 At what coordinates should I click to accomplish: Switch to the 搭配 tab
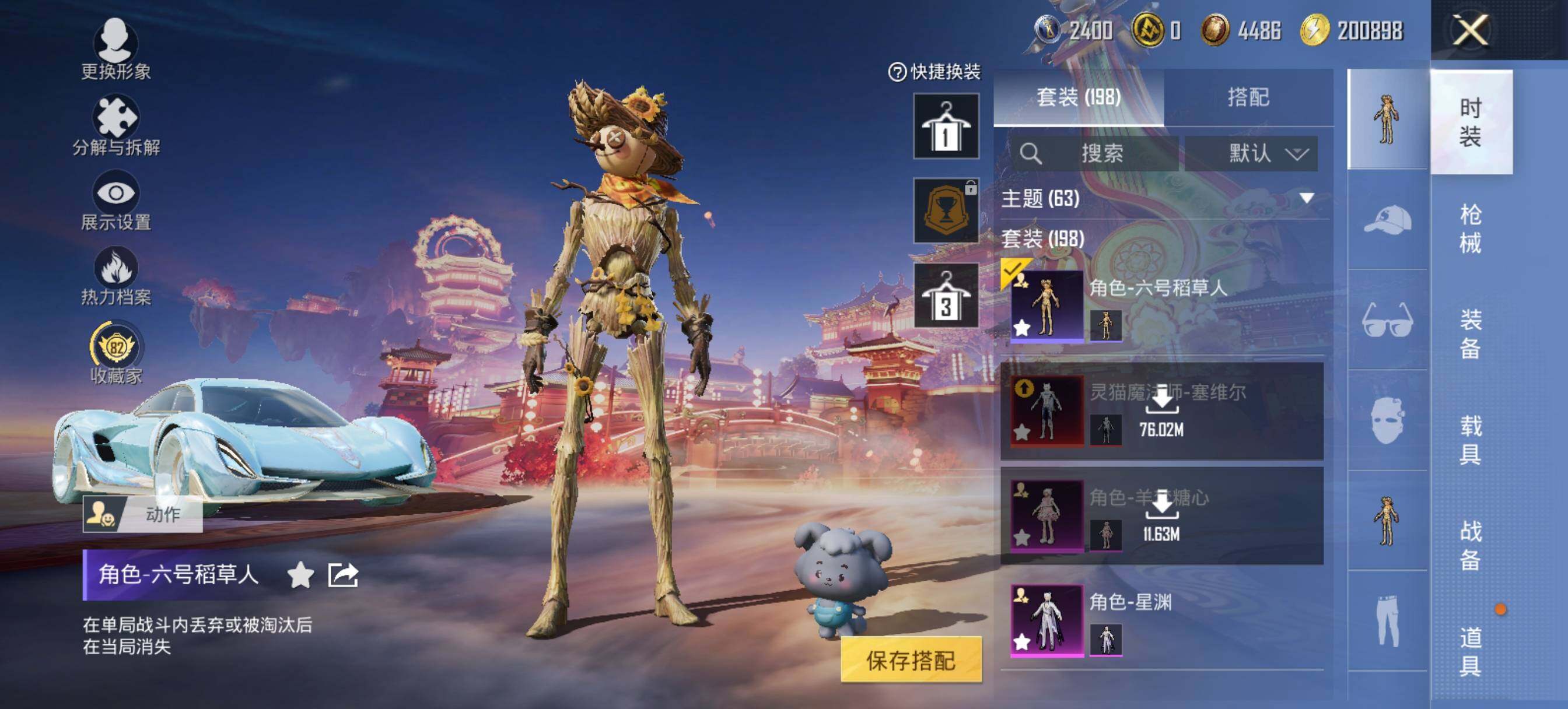click(1248, 97)
